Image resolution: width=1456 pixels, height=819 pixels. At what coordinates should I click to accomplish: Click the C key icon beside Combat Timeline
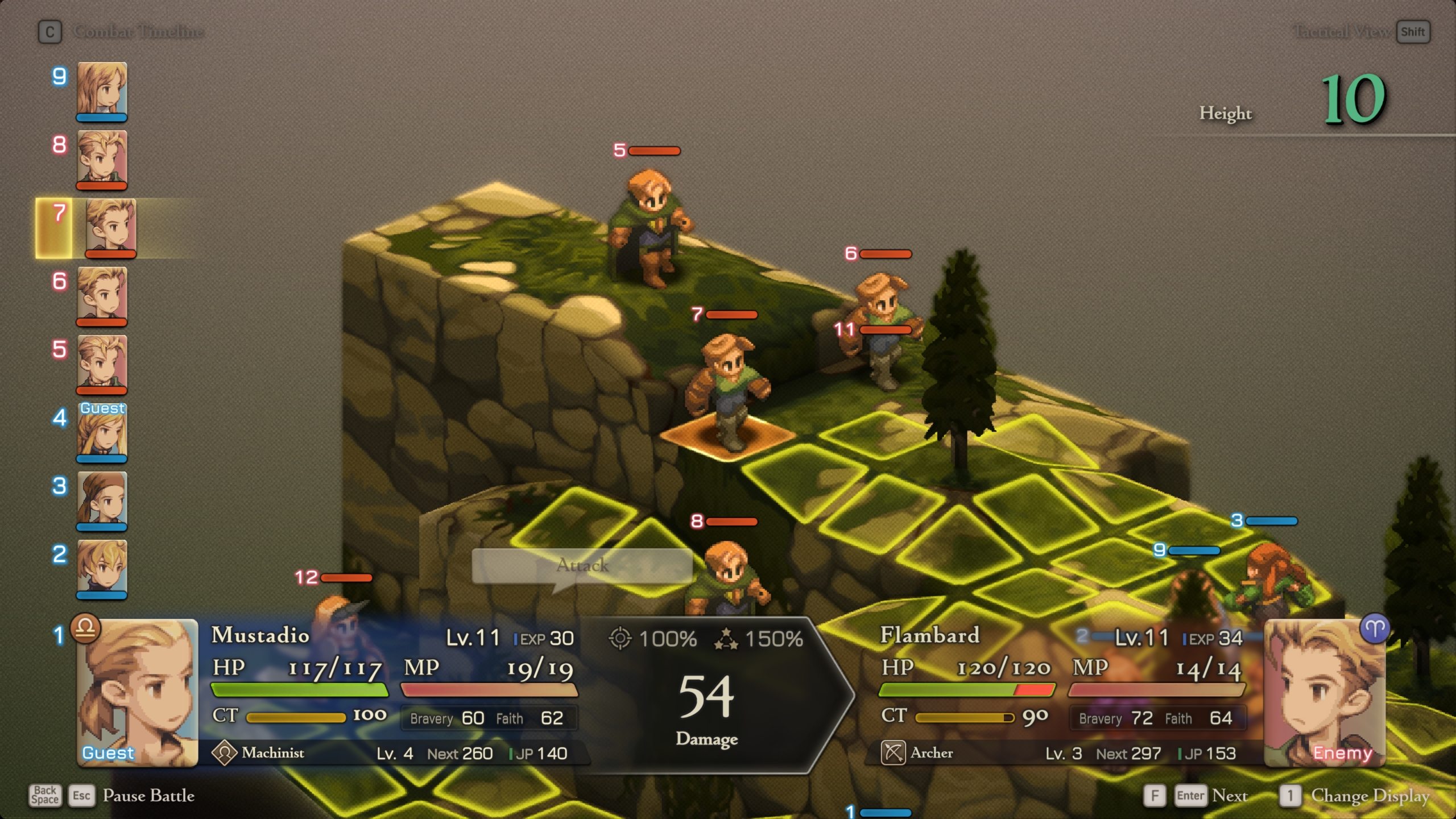coord(50,32)
